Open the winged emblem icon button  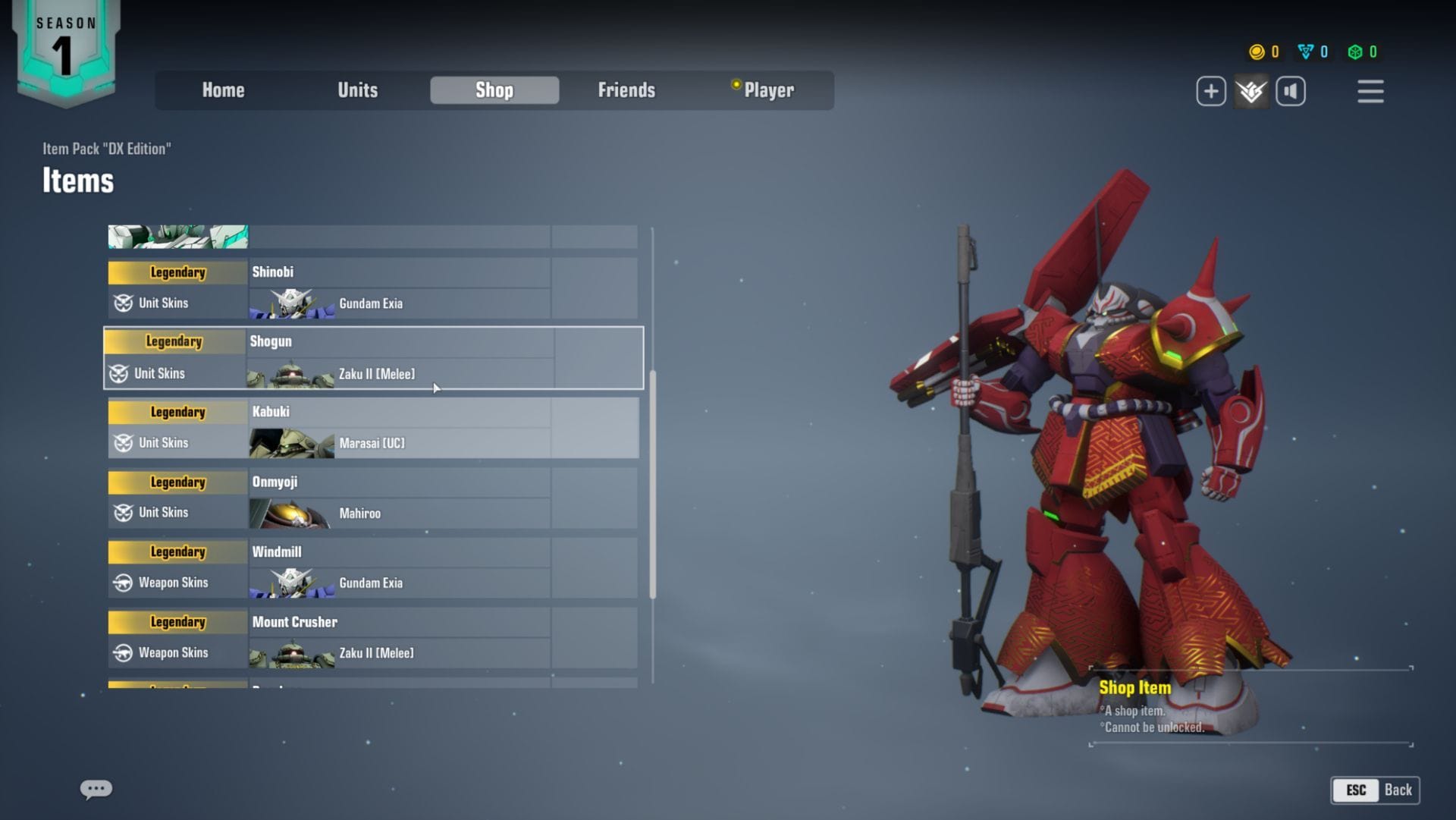[1251, 92]
